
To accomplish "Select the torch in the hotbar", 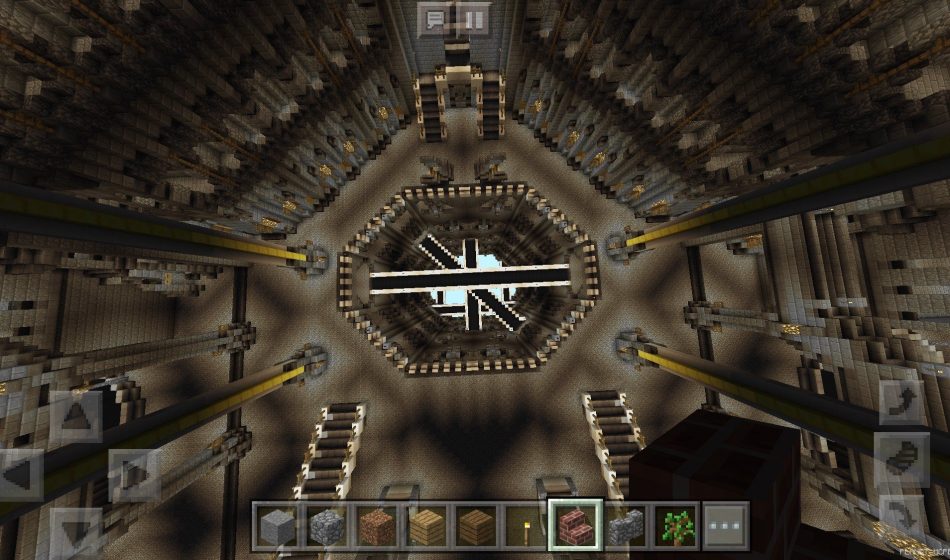I will click(525, 525).
